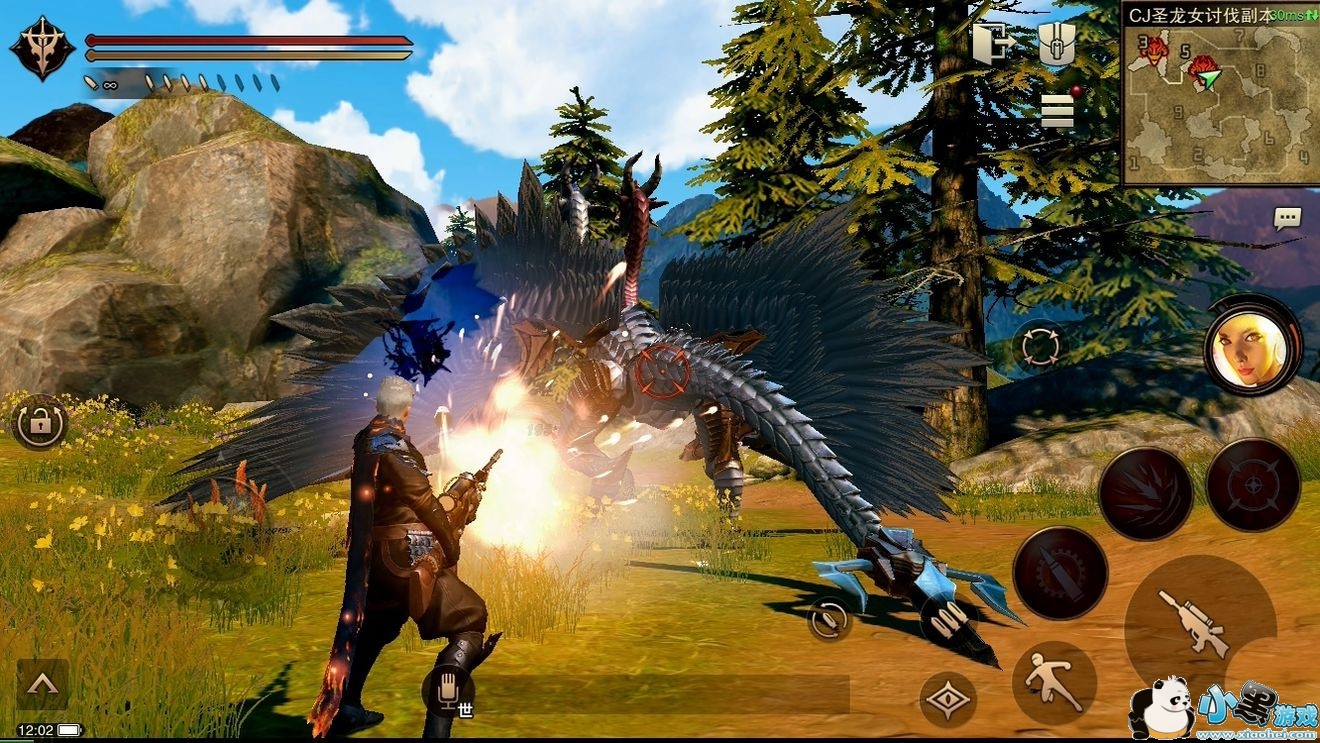Toggle the padlock target lock button
The image size is (1320, 743).
pyautogui.click(x=40, y=422)
